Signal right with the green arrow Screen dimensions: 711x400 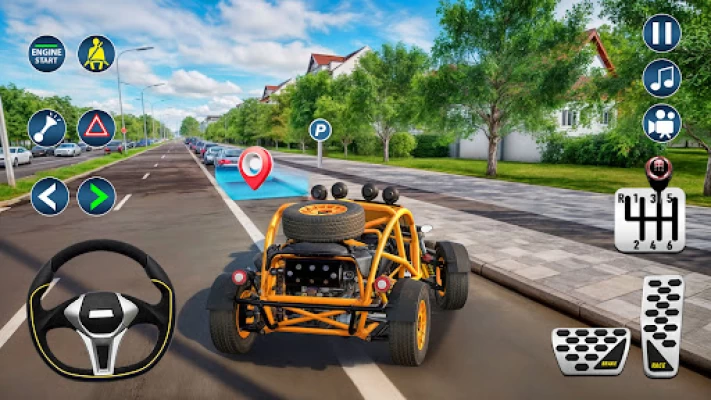click(97, 196)
